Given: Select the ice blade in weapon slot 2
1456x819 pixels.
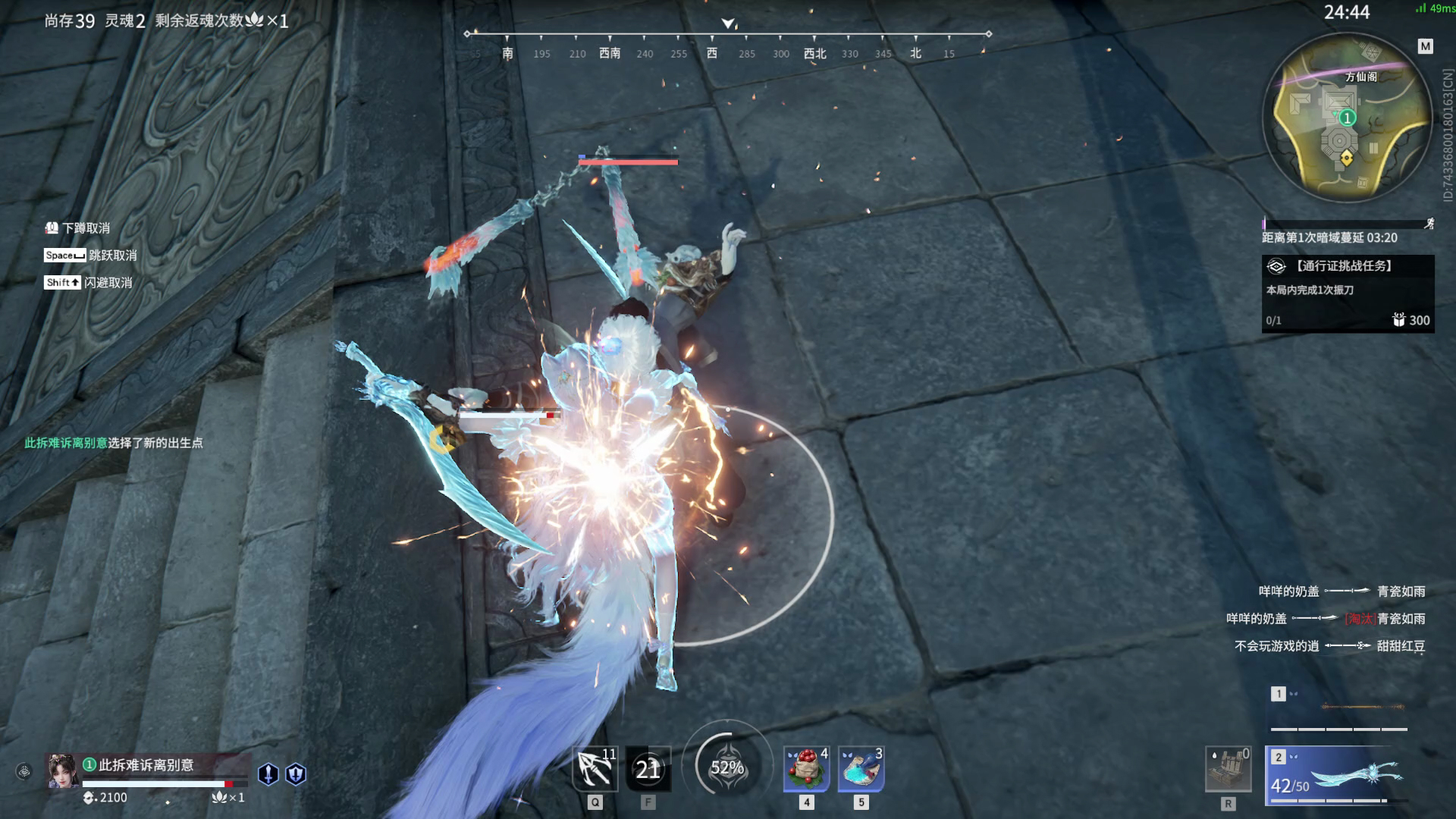Looking at the screenshot, I should [1338, 776].
